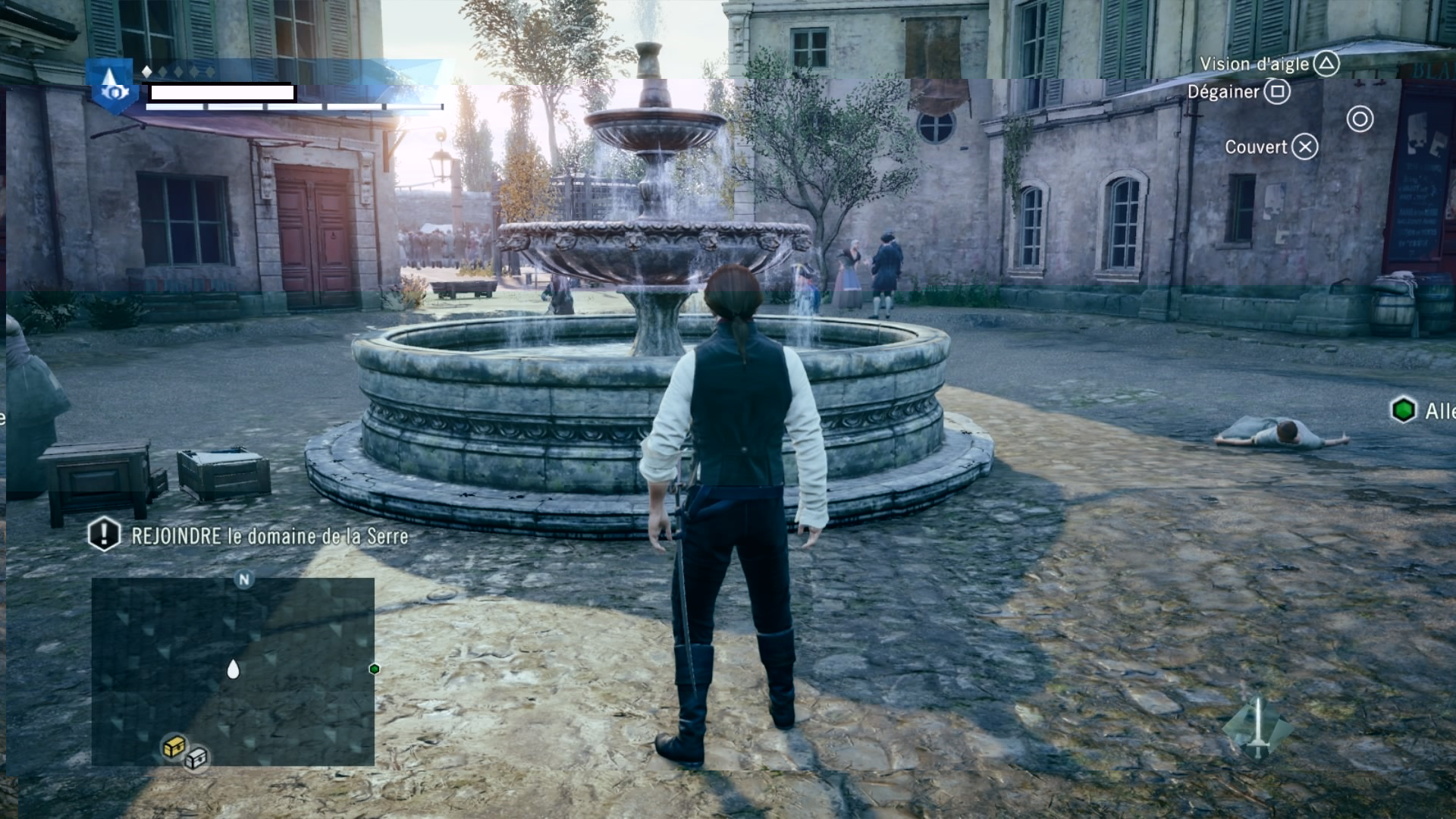Select the gold chest marker on minimap
This screenshot has height=819, width=1456.
pos(174,747)
